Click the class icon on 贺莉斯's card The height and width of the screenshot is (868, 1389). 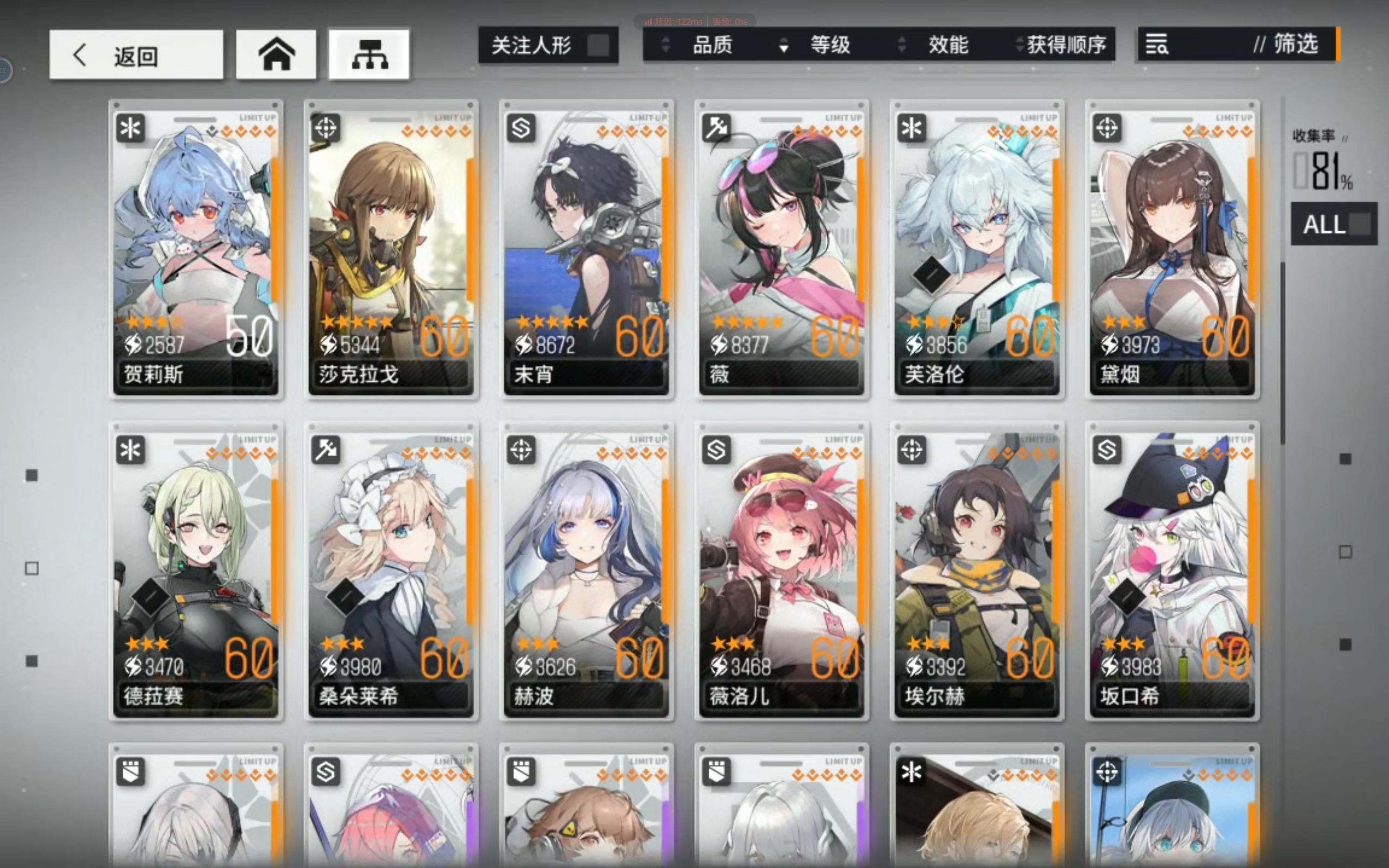131,129
